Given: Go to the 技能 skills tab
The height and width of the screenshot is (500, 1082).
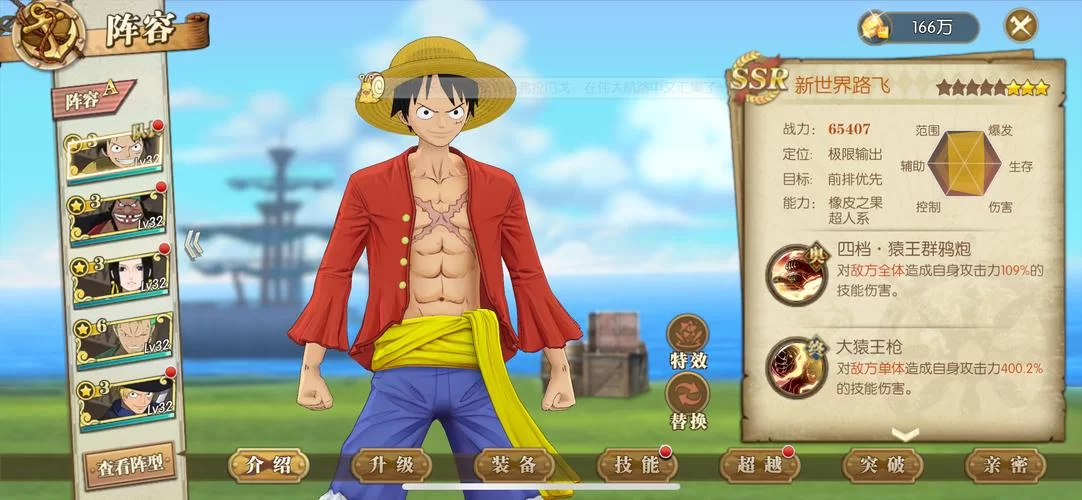Looking at the screenshot, I should click(x=637, y=465).
